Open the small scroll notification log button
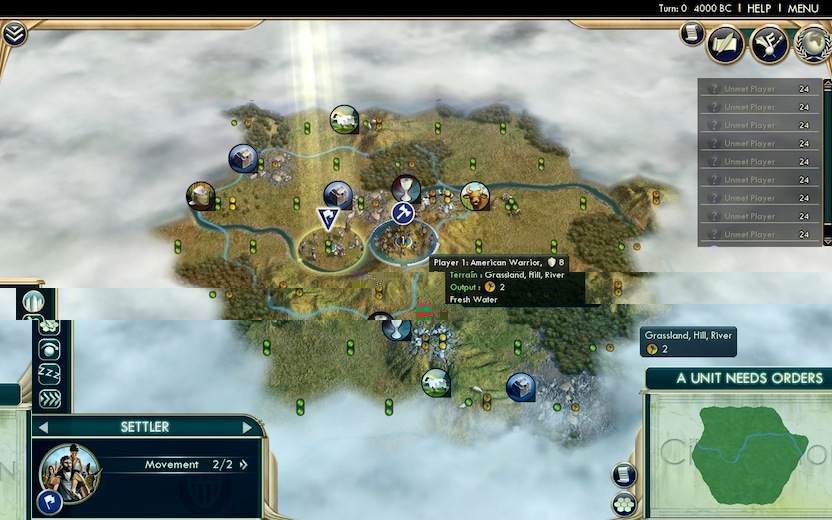 pos(691,33)
